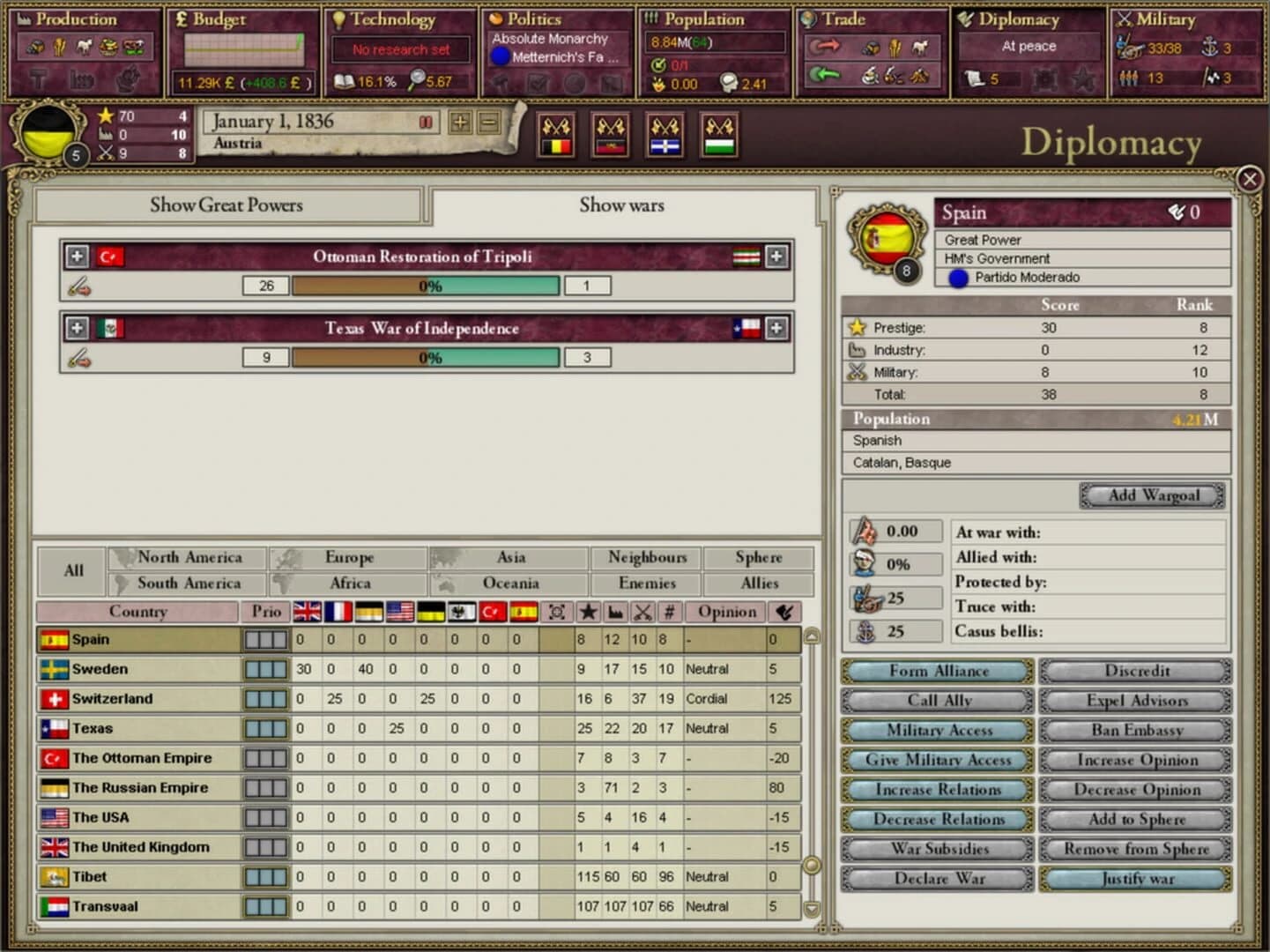Image resolution: width=1270 pixels, height=952 pixels.
Task: Click the Austria coat of arms portrait
Action: (48, 134)
